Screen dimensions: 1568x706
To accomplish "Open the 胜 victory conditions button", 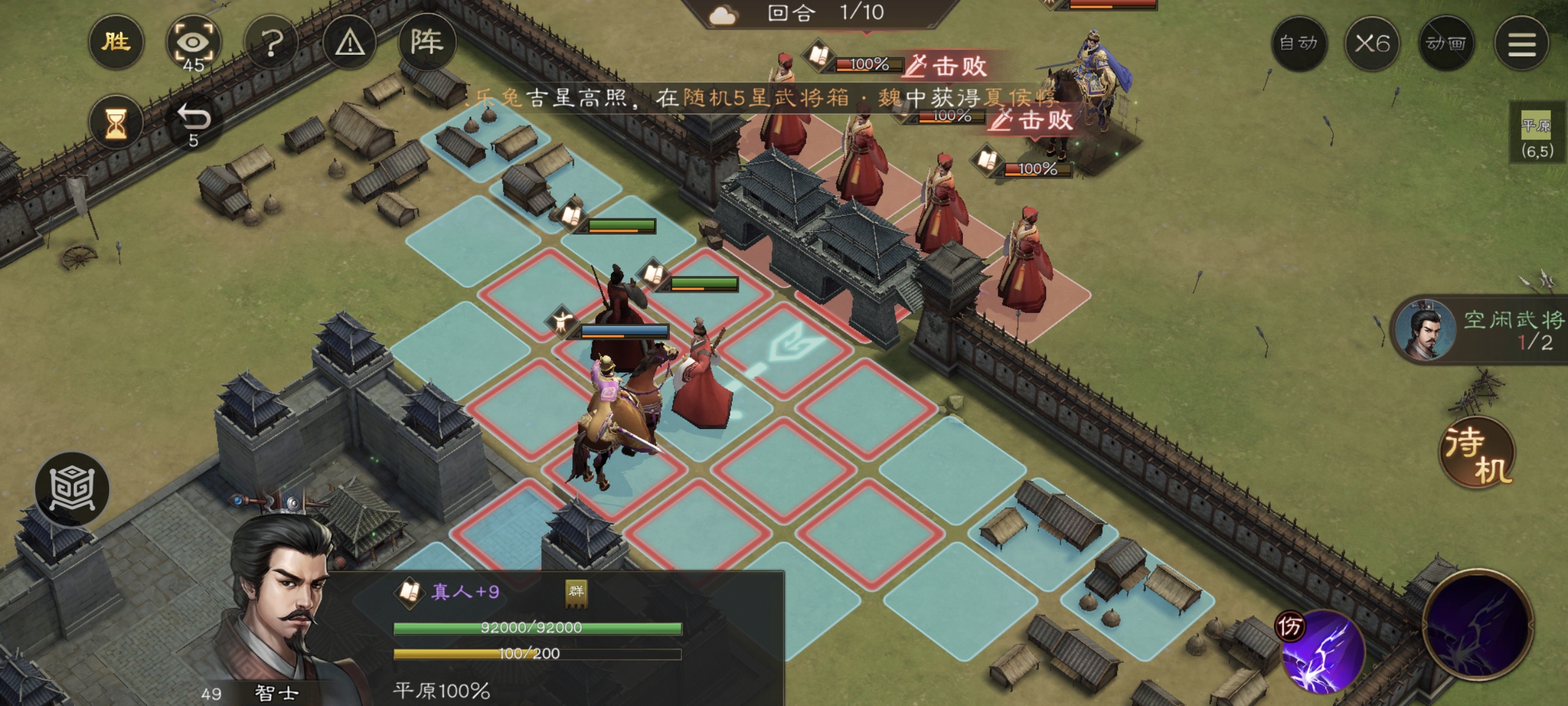I will (116, 43).
